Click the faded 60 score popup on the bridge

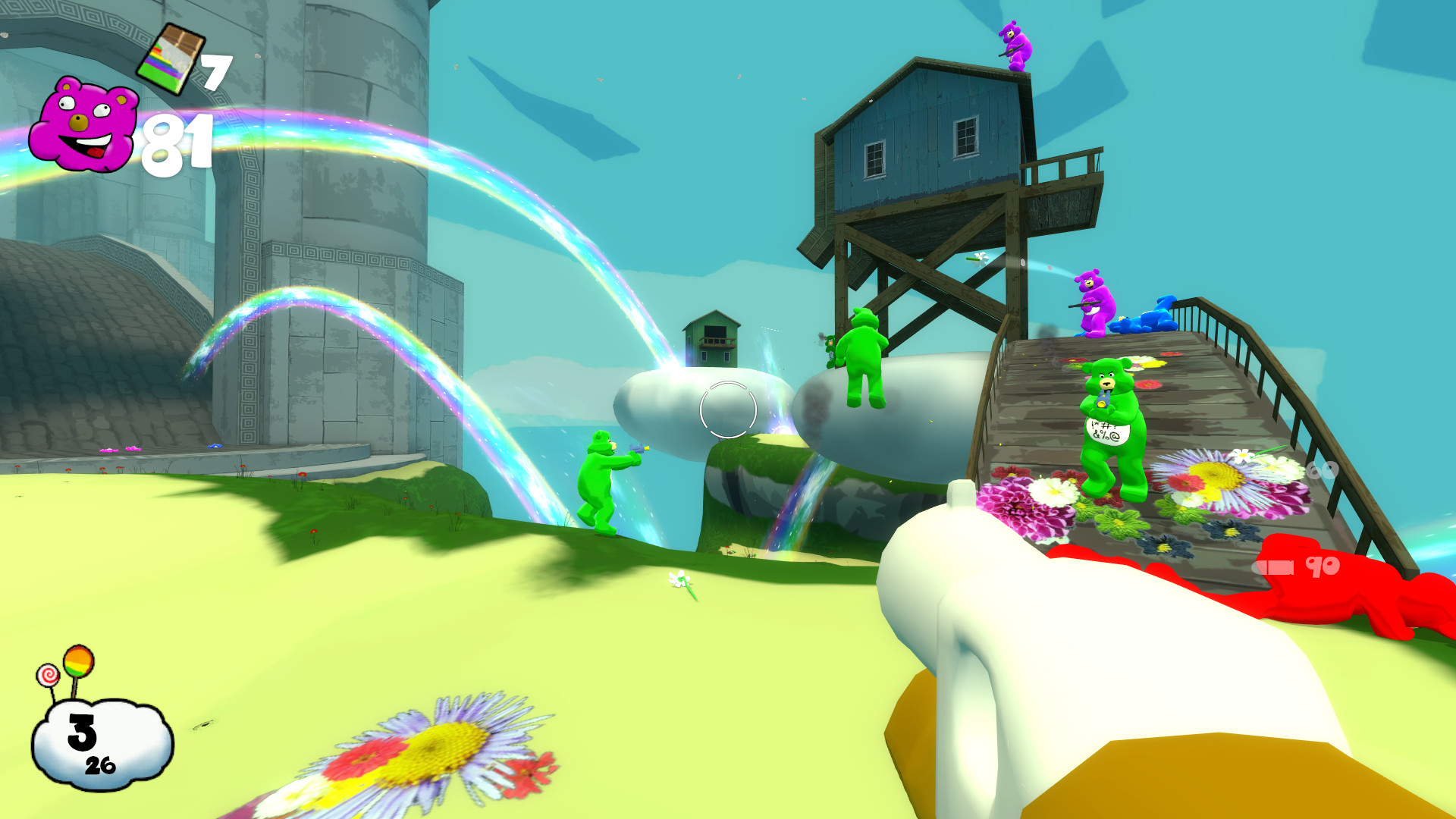(x=1322, y=472)
